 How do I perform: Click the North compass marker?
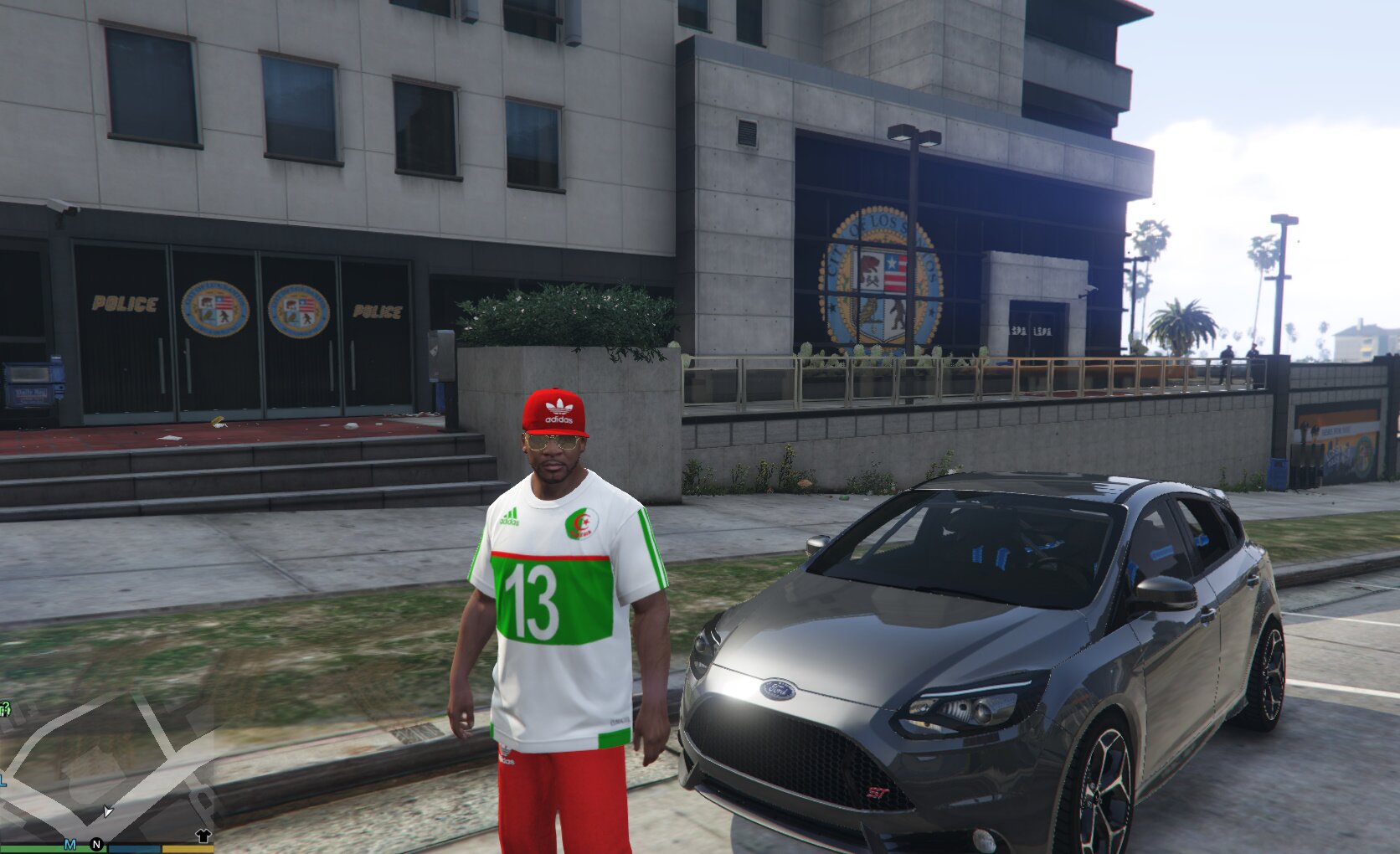96,845
